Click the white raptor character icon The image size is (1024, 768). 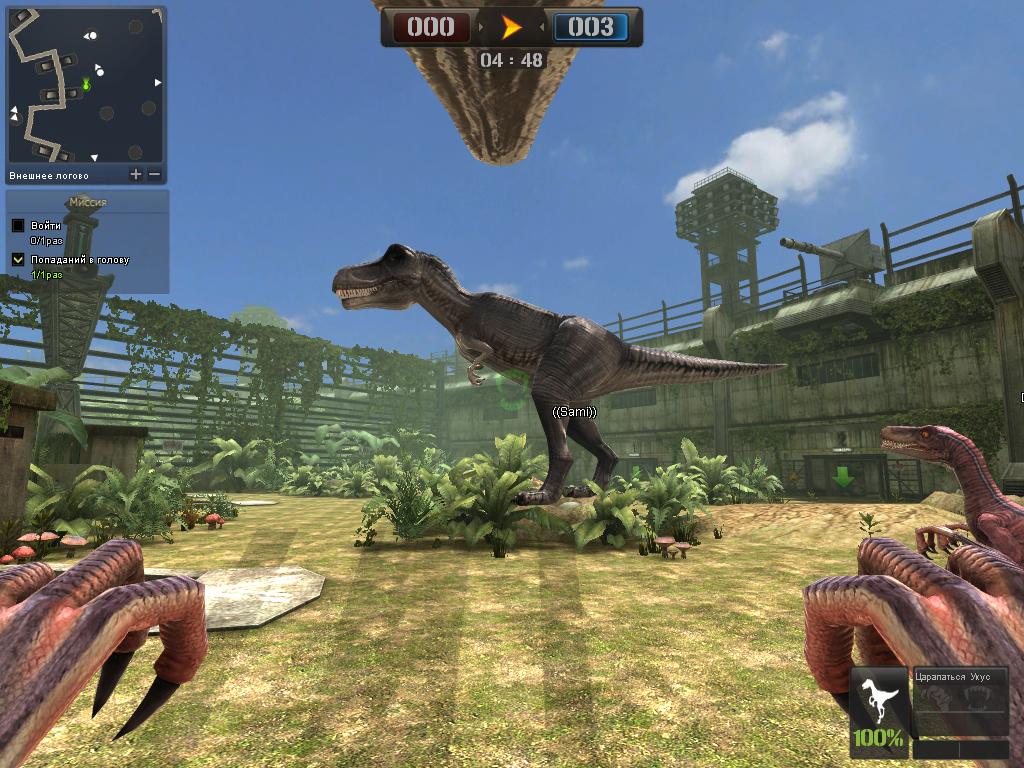pos(877,698)
